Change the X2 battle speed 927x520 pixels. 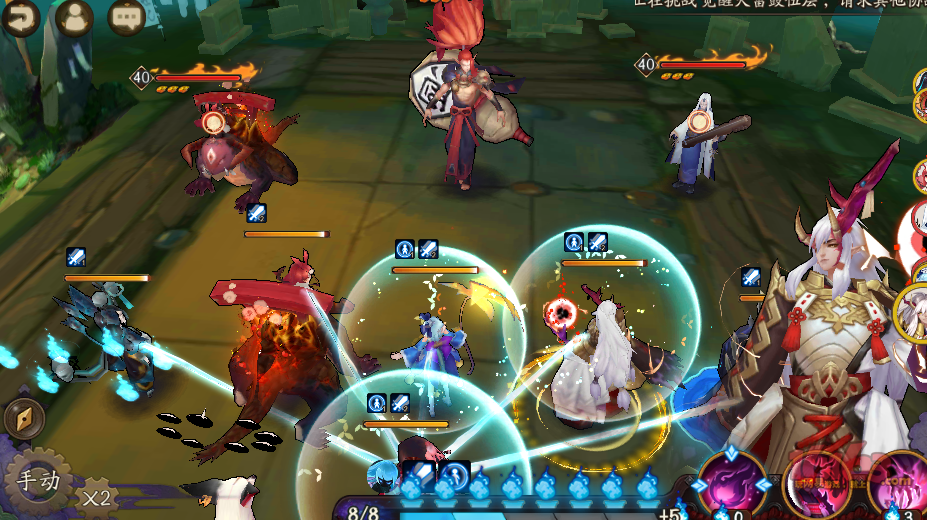(x=97, y=495)
